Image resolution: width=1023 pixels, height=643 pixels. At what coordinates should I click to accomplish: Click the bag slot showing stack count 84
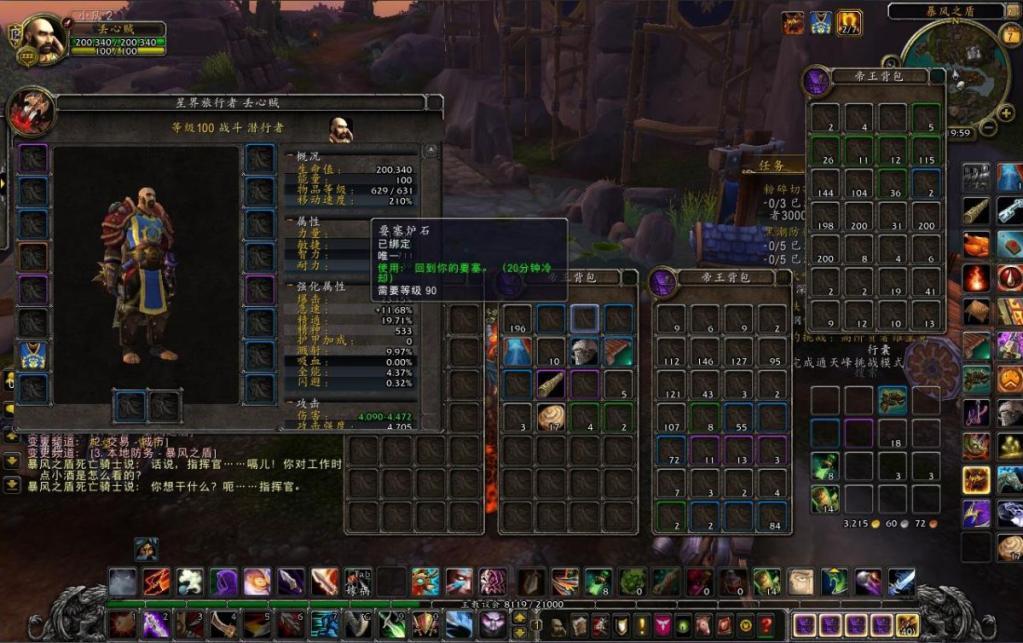(772, 517)
